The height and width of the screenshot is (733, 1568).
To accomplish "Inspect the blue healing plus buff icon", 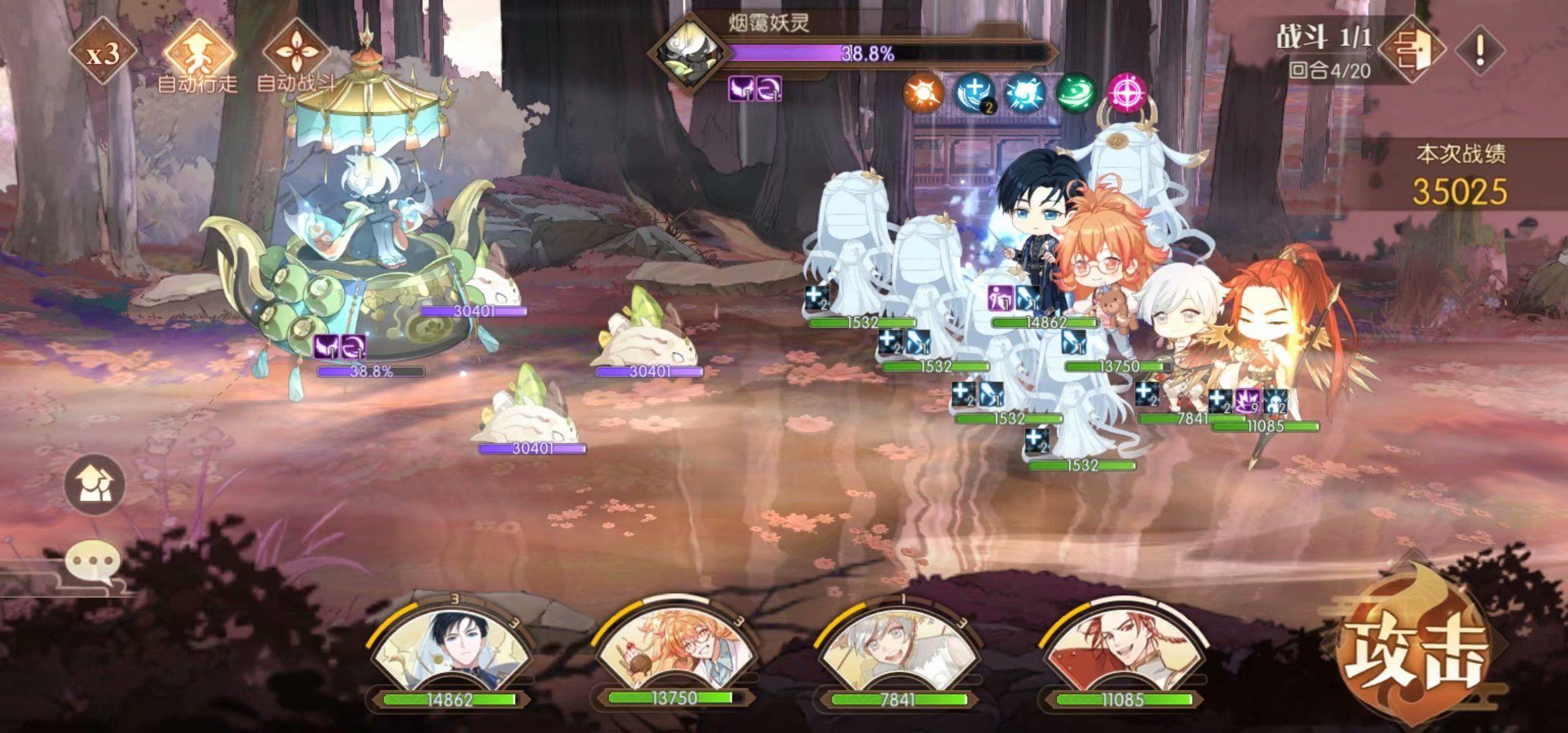I will tap(975, 93).
